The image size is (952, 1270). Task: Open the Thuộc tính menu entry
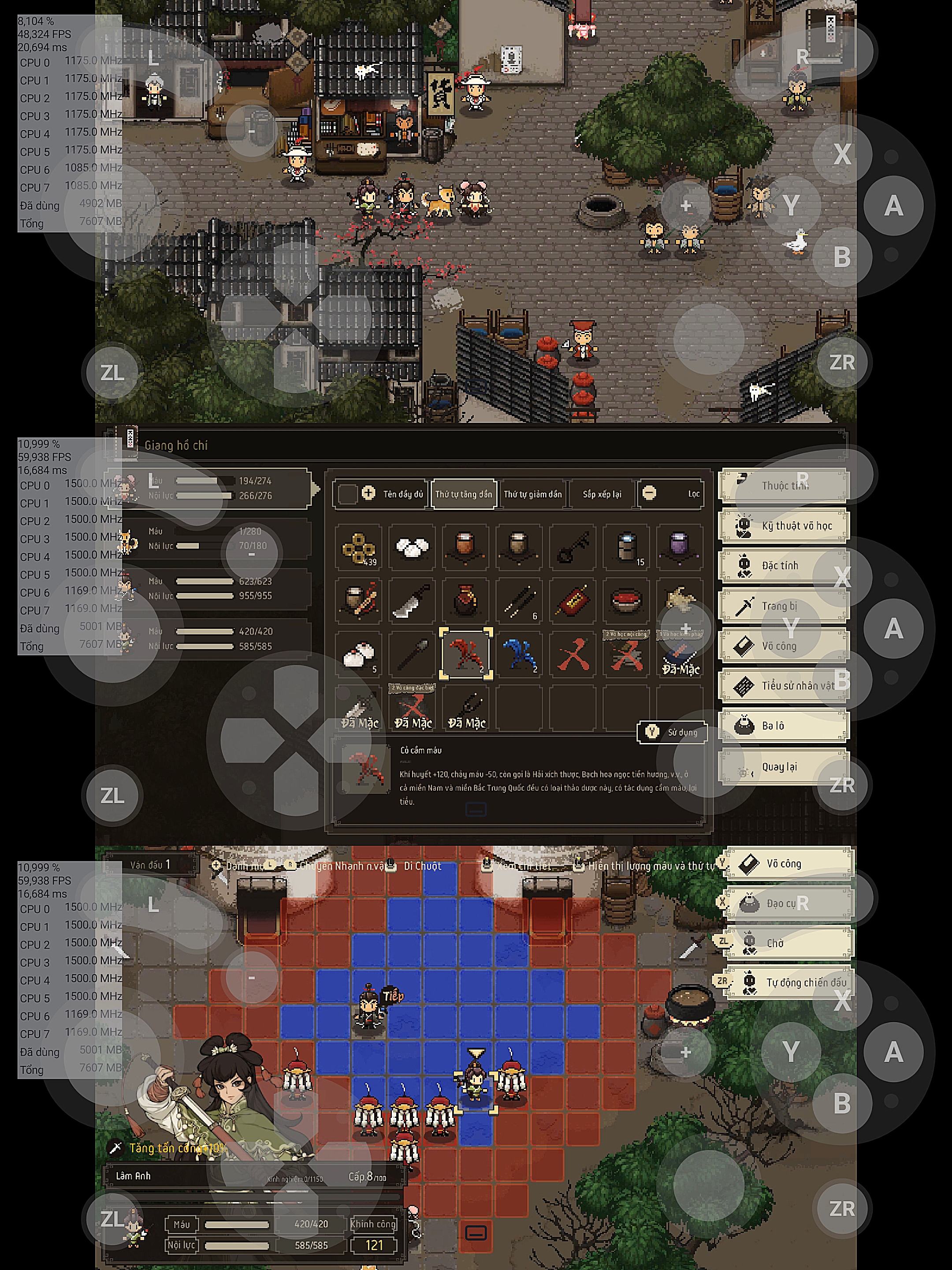click(784, 486)
